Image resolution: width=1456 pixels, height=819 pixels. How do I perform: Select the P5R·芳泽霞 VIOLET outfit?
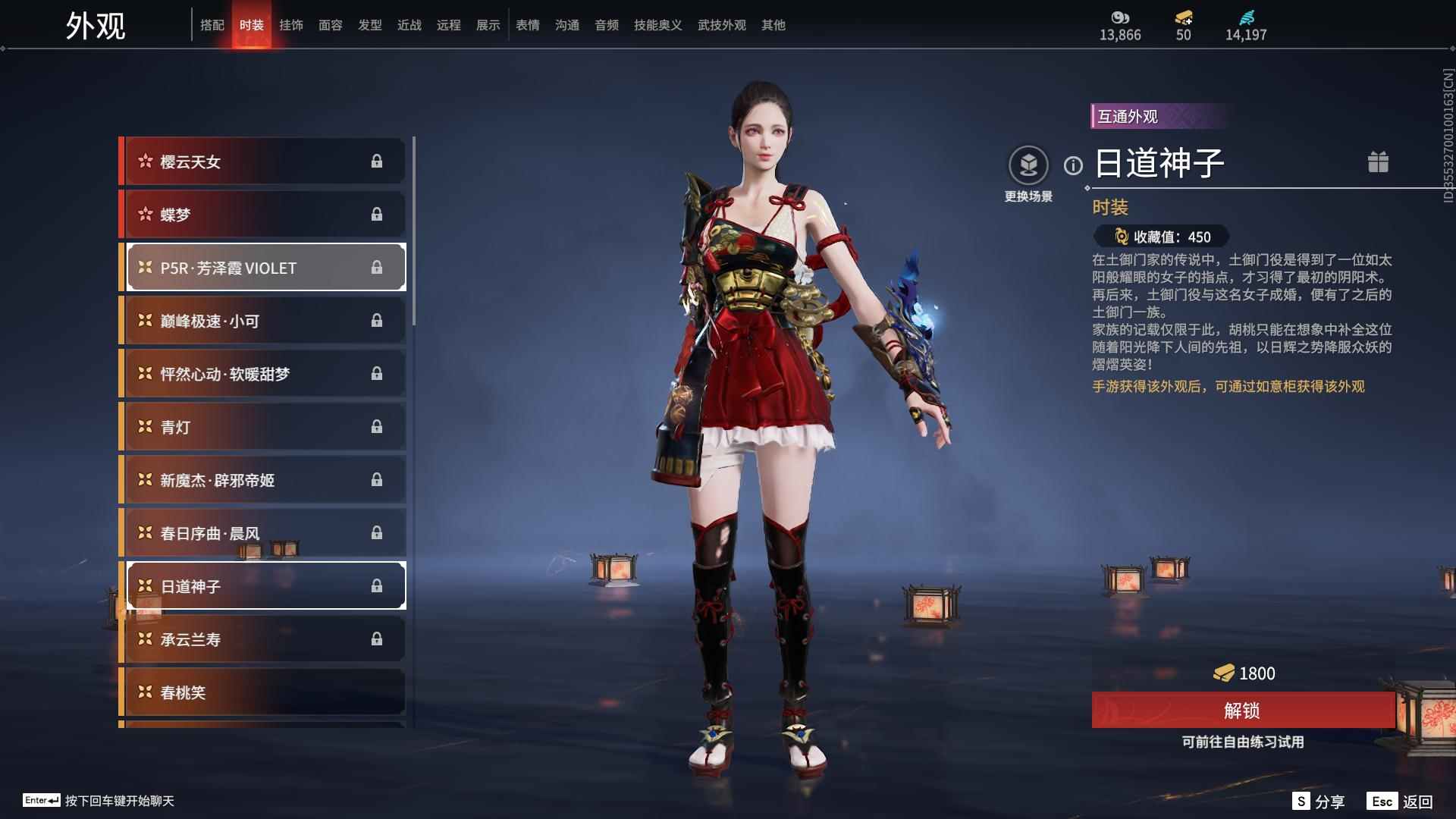[x=264, y=267]
